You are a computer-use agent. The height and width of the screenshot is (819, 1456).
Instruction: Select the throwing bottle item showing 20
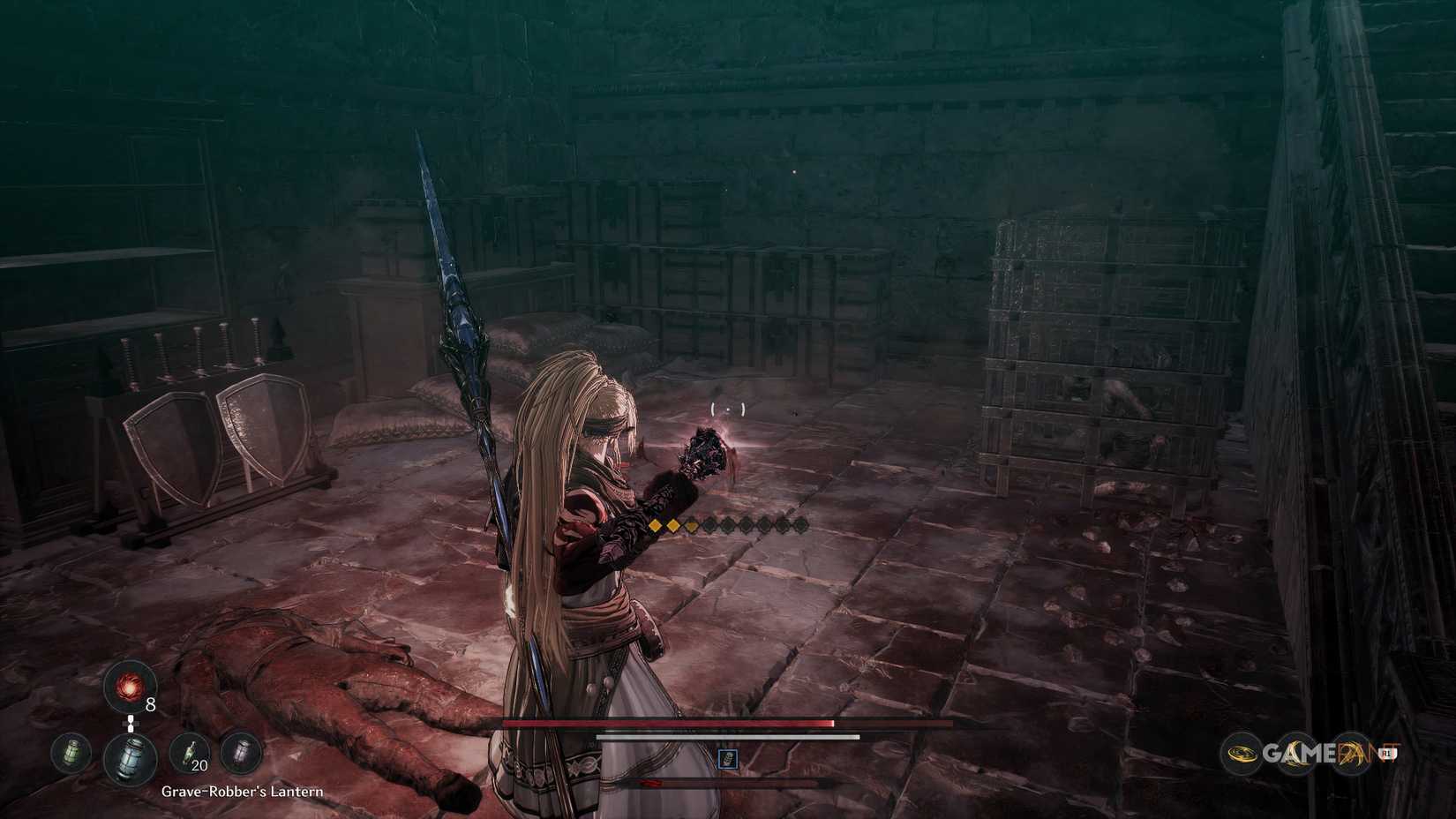(188, 752)
